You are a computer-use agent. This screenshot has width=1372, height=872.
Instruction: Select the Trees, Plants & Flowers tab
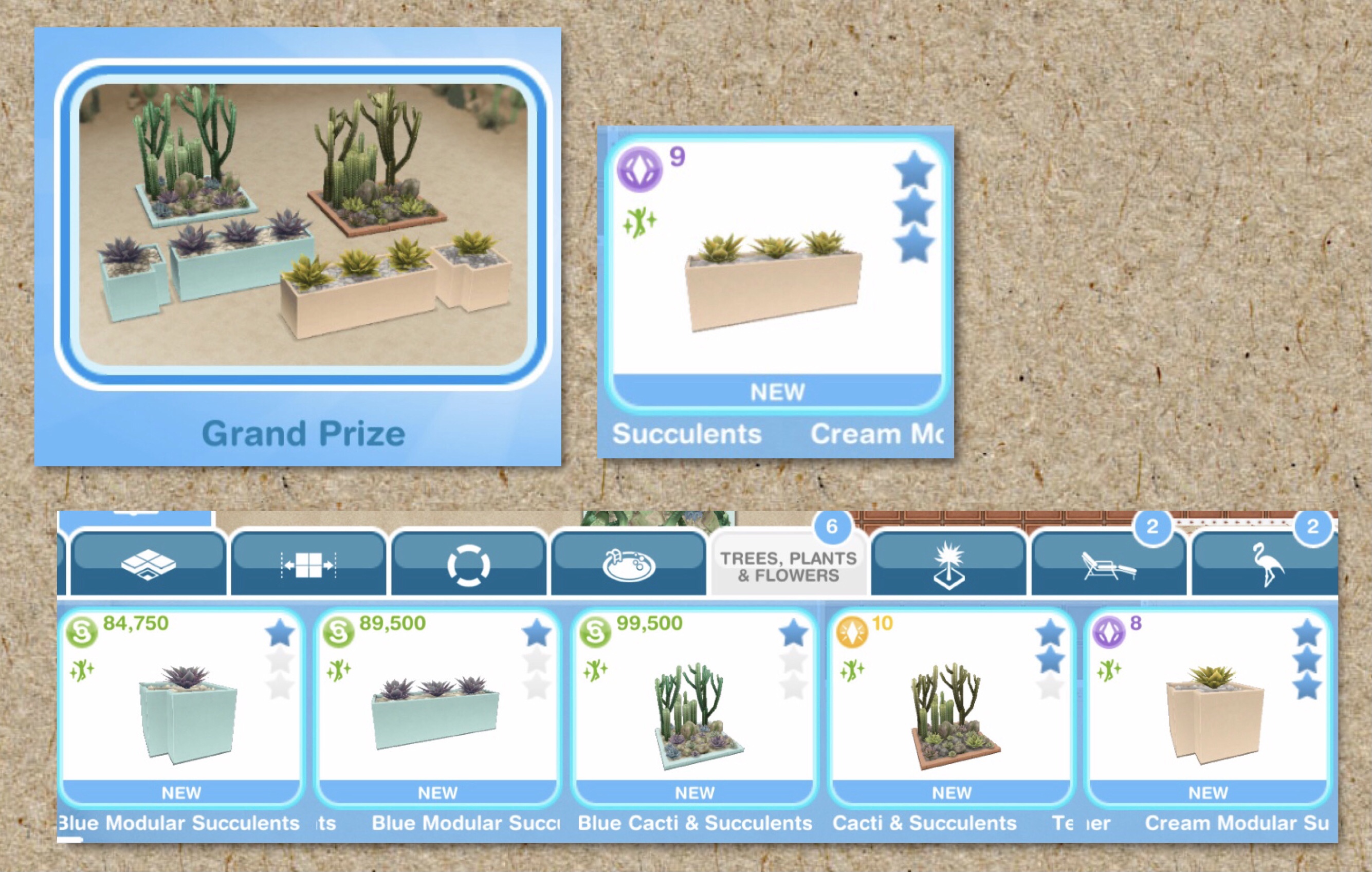tap(788, 566)
